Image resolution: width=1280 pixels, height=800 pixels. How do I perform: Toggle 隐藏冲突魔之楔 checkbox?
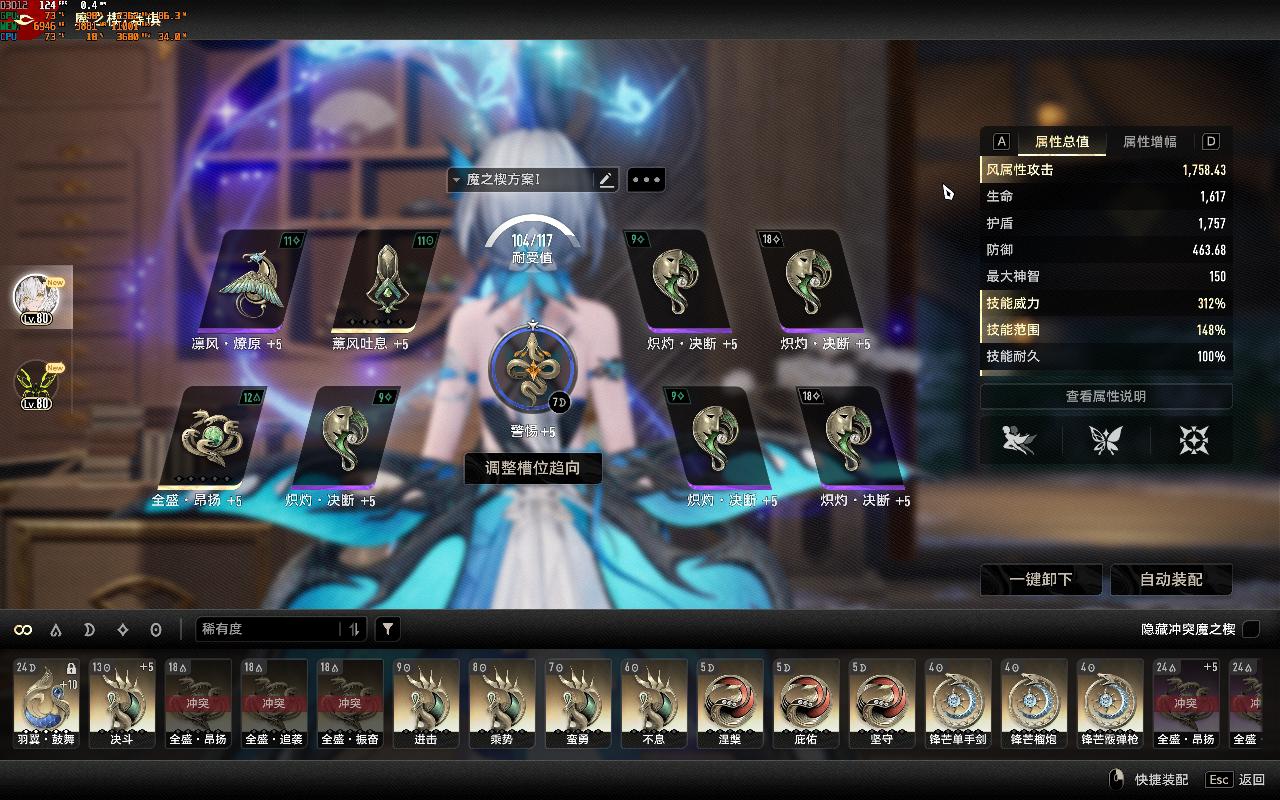tap(1250, 629)
